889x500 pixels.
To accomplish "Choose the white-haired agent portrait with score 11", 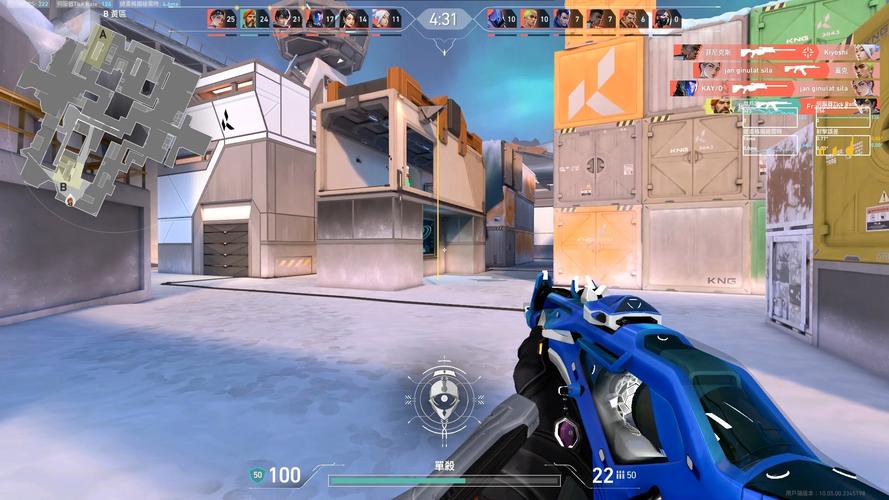I will coord(381,18).
